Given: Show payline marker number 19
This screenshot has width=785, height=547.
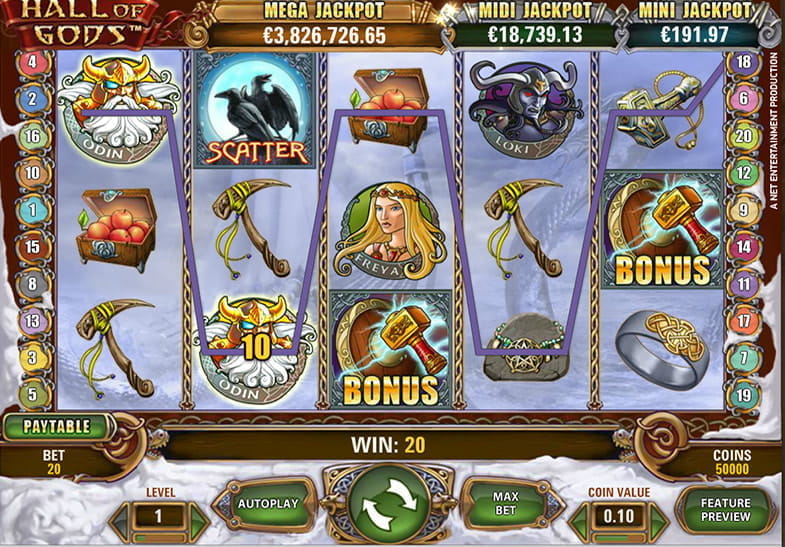Looking at the screenshot, I should point(743,394).
